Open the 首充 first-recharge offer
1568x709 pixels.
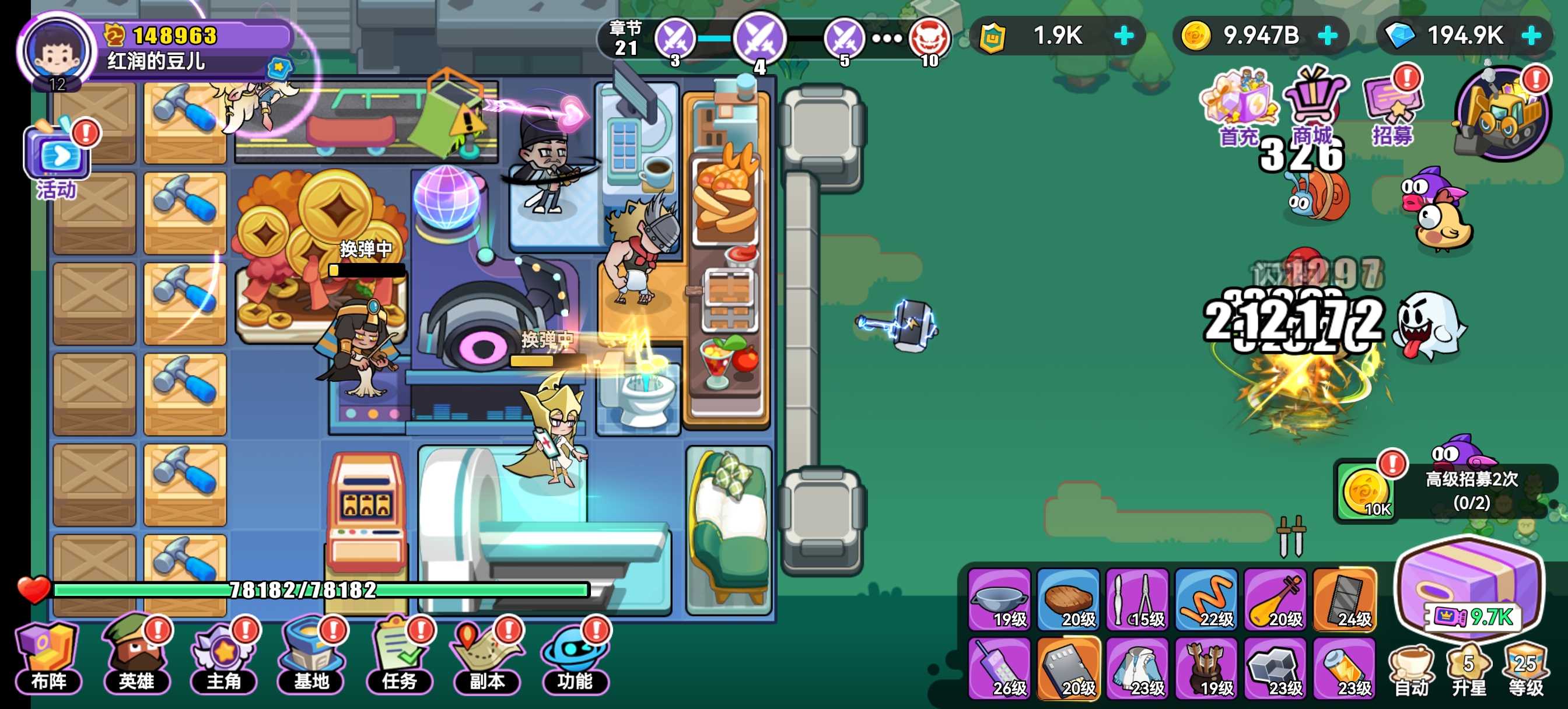click(x=1238, y=107)
